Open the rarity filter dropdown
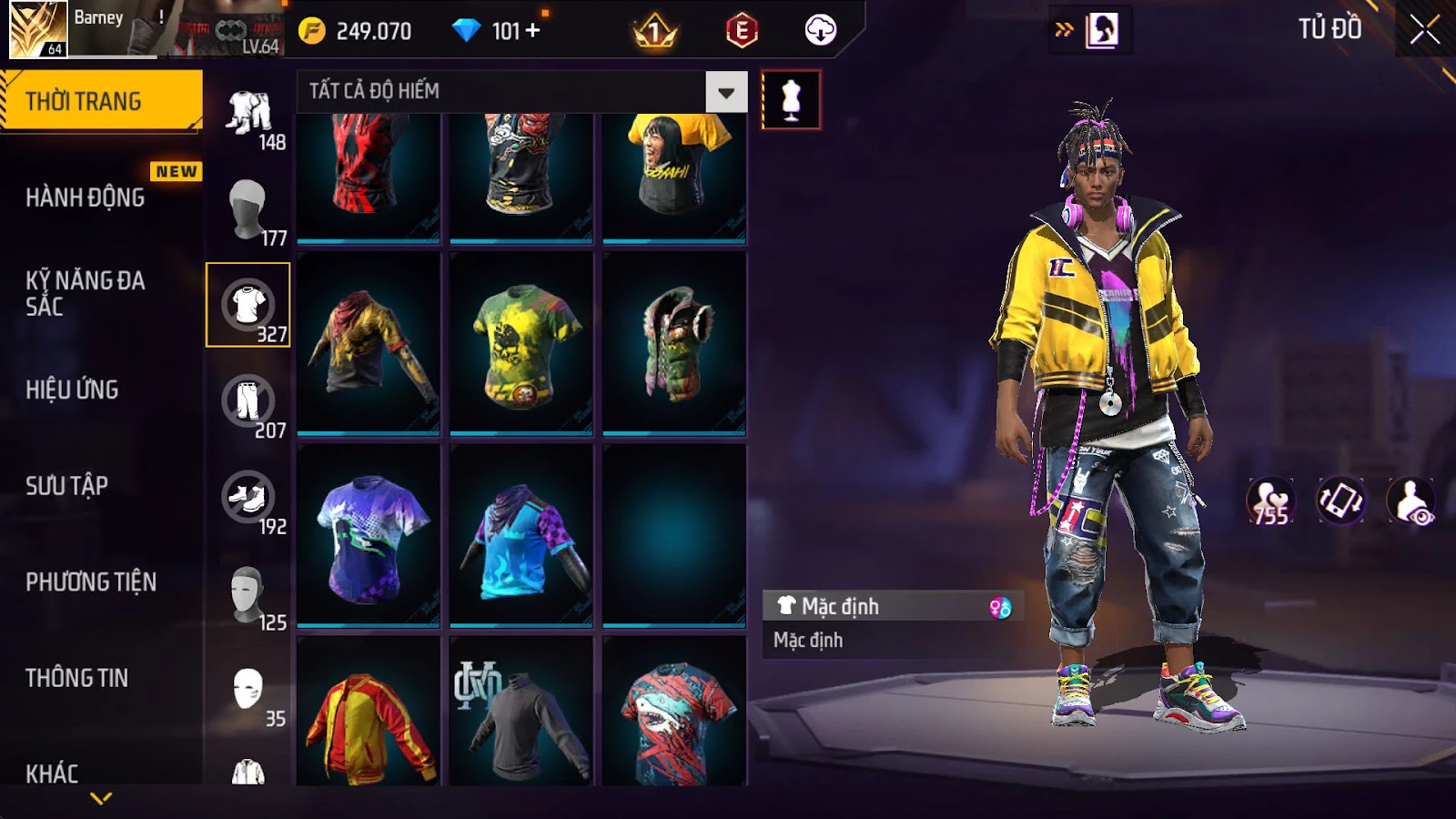 tap(725, 92)
